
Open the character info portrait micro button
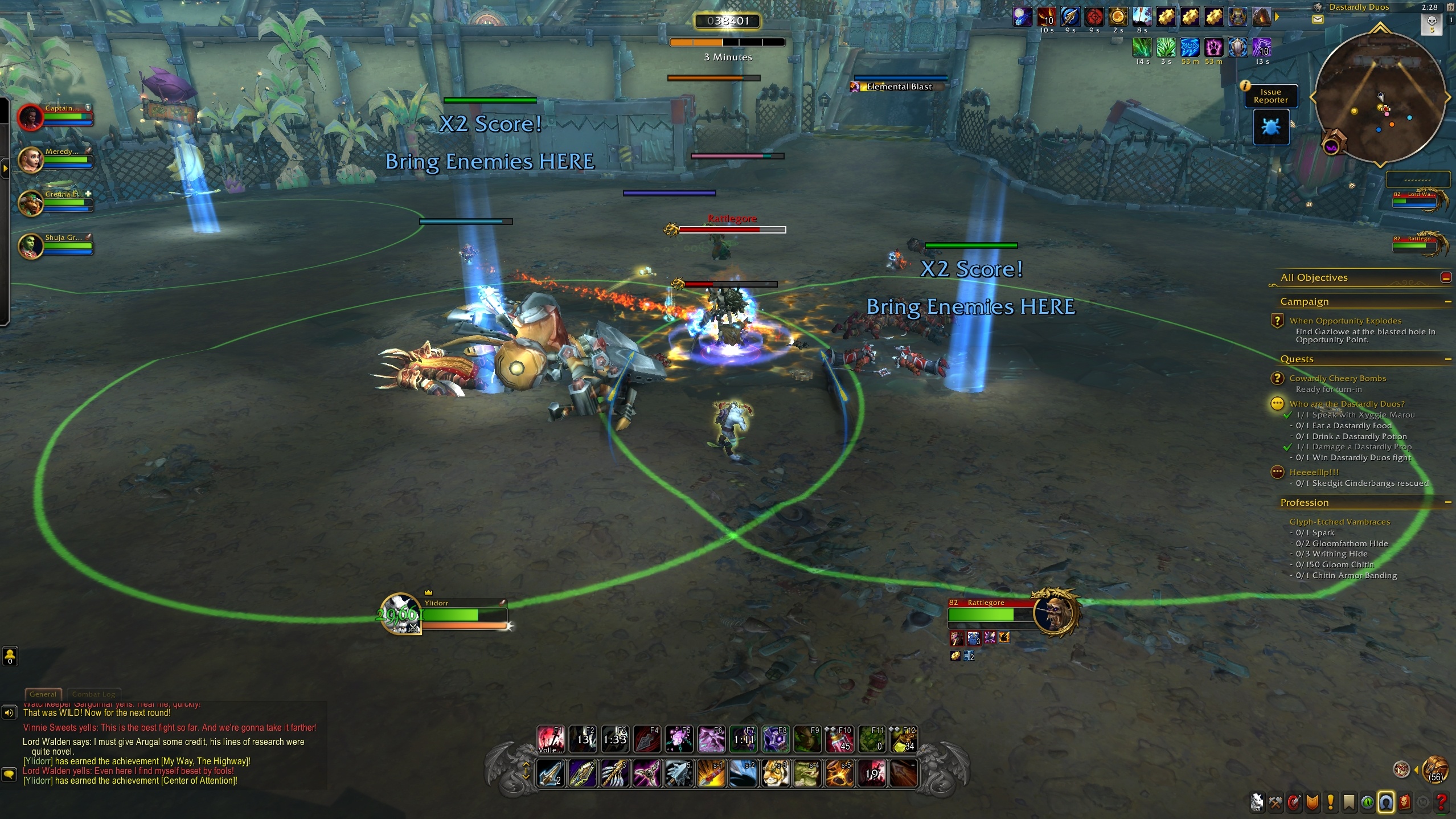click(1258, 802)
